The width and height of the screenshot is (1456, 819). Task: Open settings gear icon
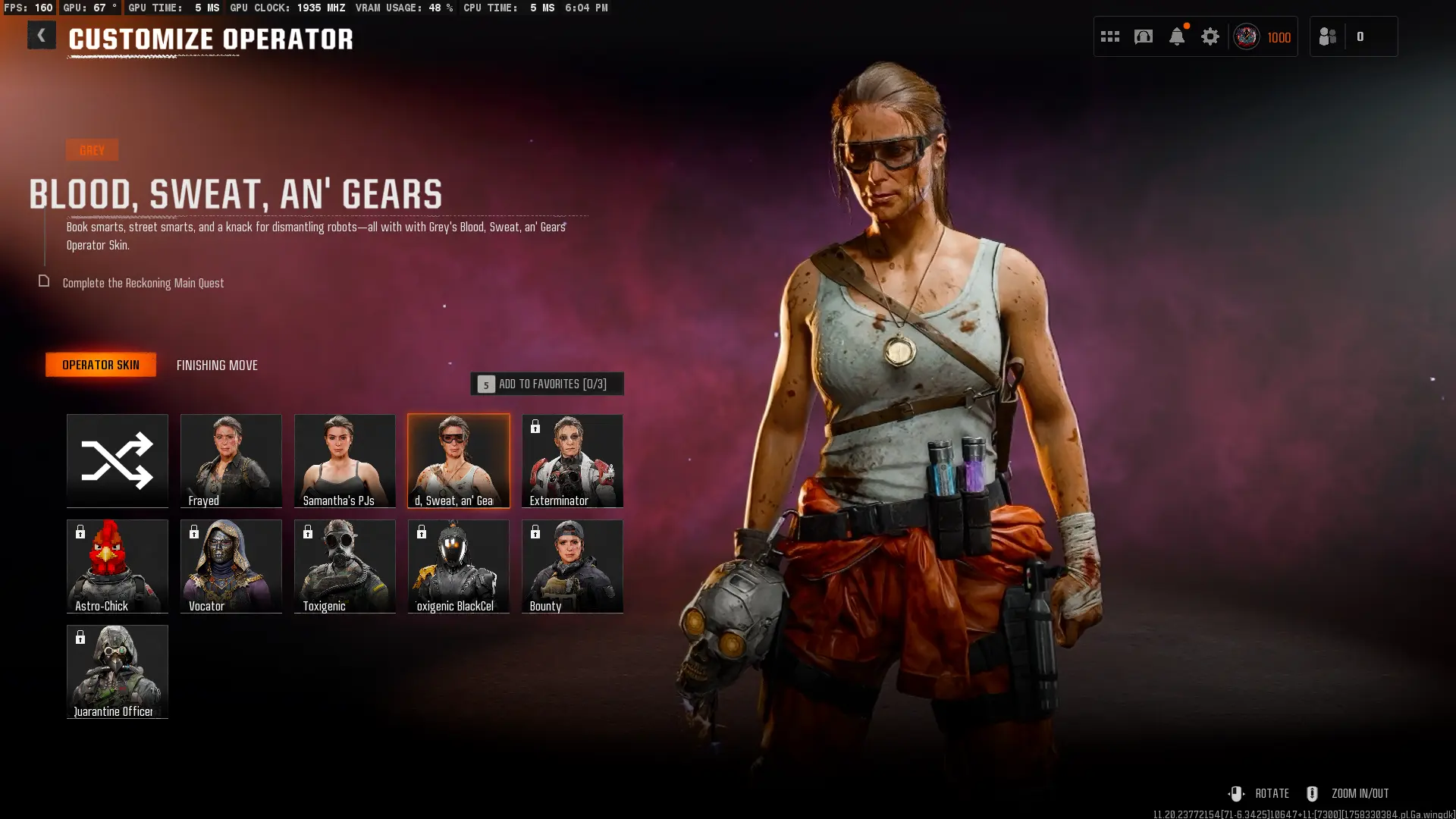pyautogui.click(x=1210, y=36)
